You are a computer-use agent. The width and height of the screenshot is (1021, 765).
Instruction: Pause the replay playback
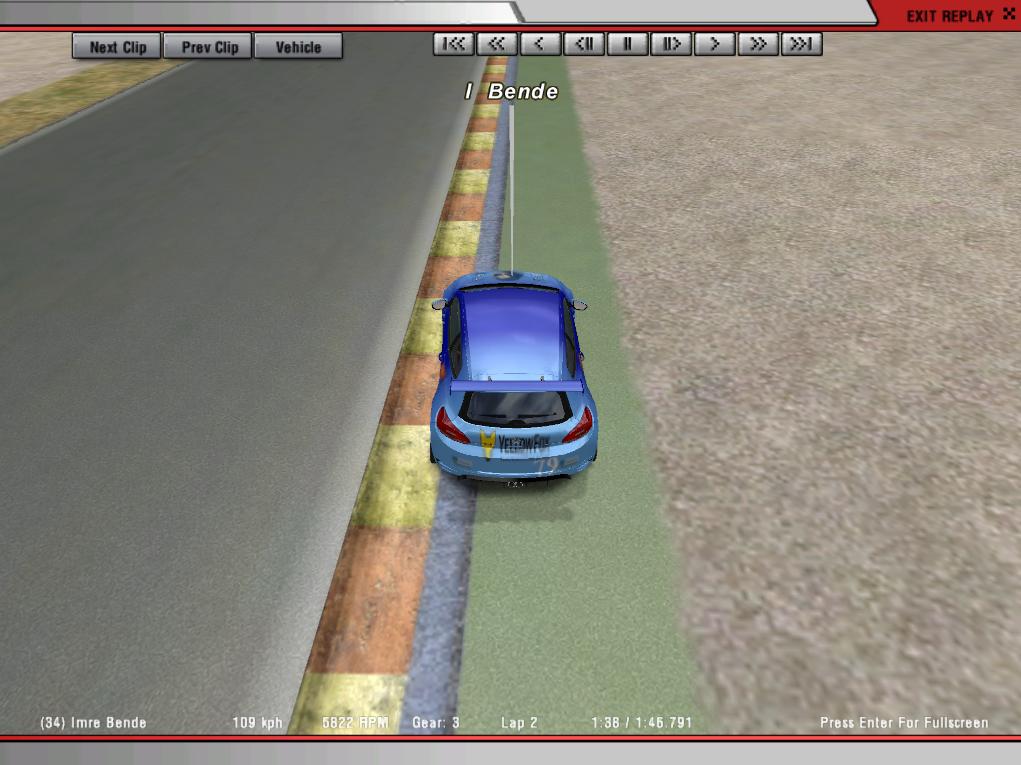click(628, 44)
